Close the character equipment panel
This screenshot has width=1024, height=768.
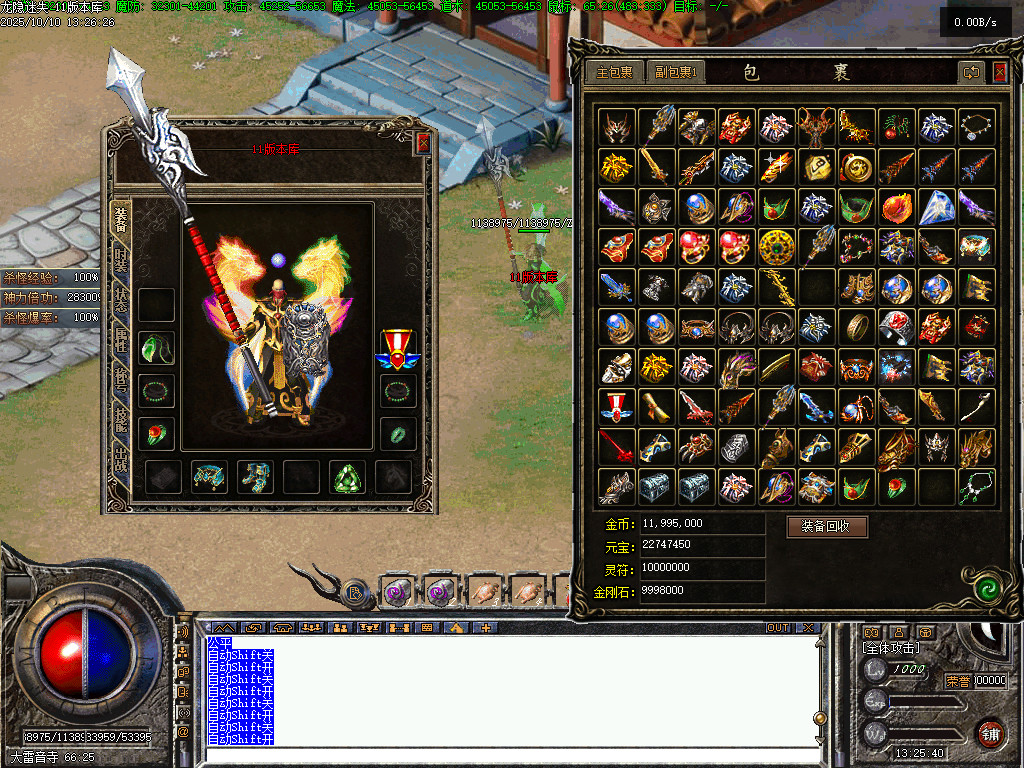(423, 143)
